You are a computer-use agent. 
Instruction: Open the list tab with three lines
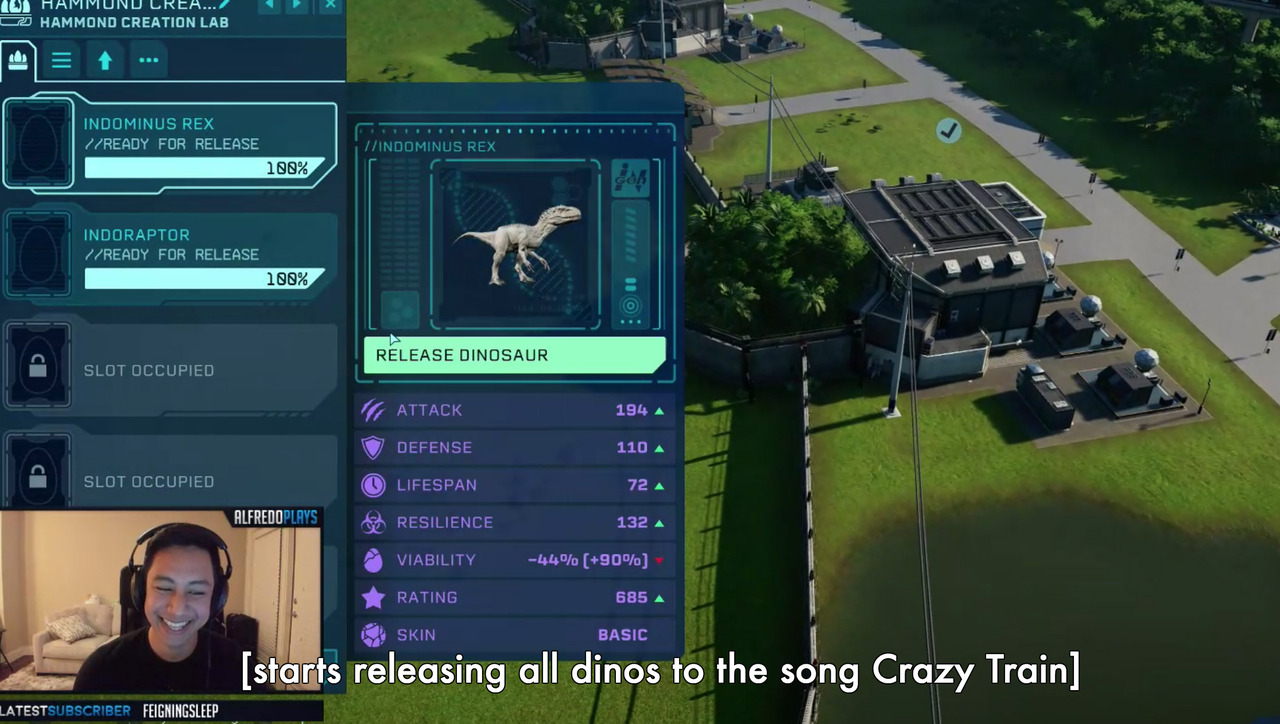pyautogui.click(x=61, y=60)
